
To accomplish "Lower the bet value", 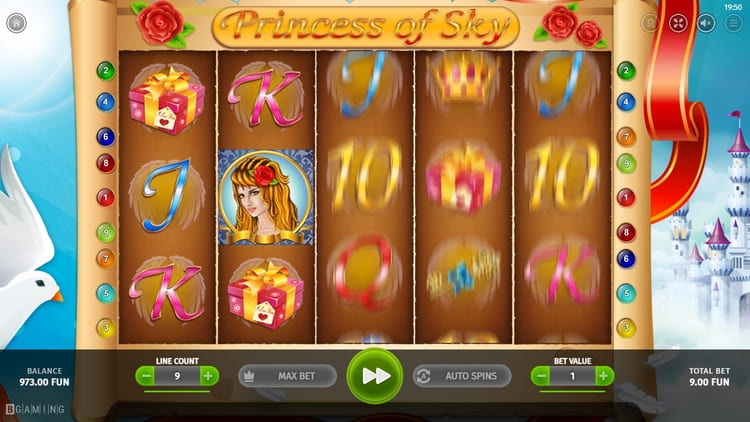I will point(542,376).
